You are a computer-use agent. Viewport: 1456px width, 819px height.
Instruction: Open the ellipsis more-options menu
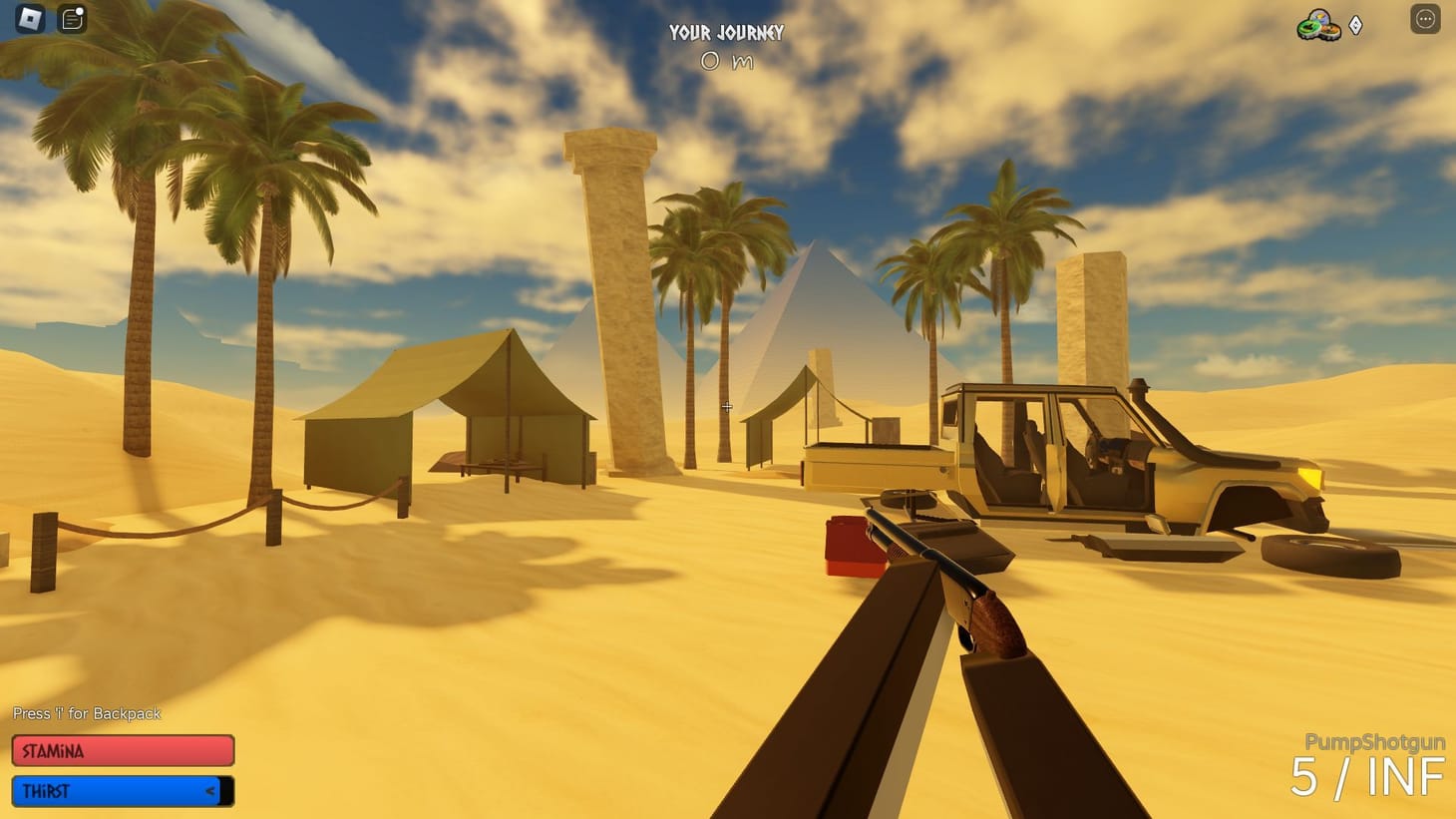point(1424,18)
